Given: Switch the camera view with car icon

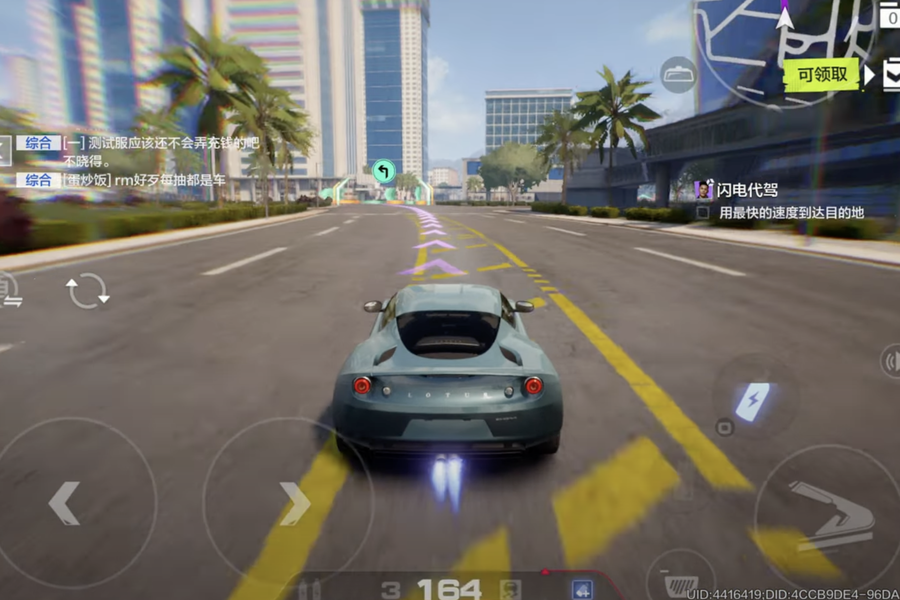Looking at the screenshot, I should (x=679, y=75).
